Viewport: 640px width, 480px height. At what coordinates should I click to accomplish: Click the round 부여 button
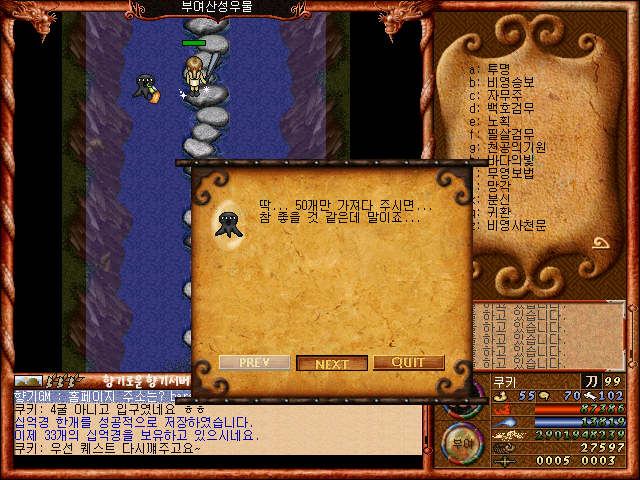pyautogui.click(x=459, y=441)
